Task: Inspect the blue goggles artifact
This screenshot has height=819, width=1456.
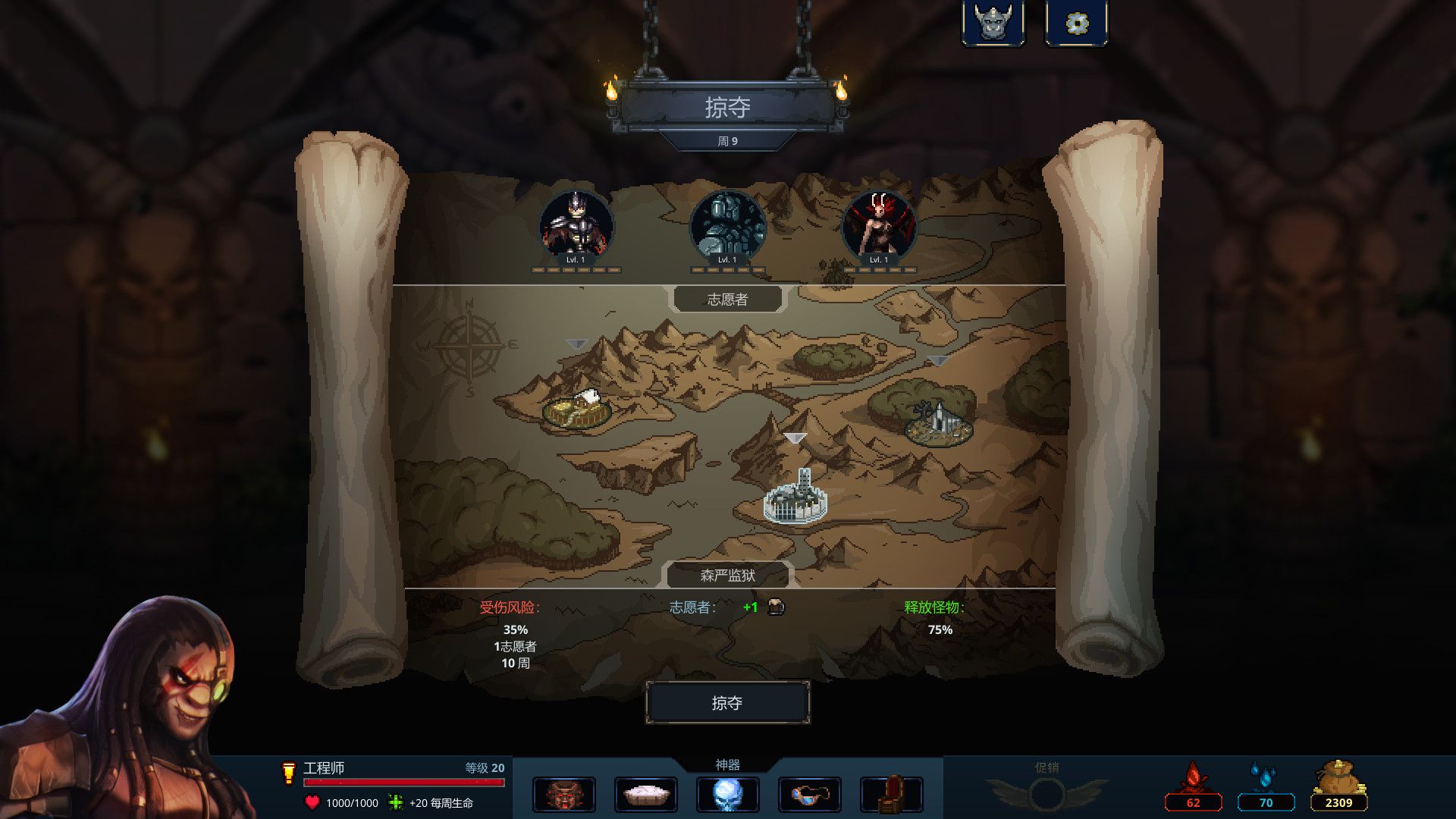Action: [809, 795]
